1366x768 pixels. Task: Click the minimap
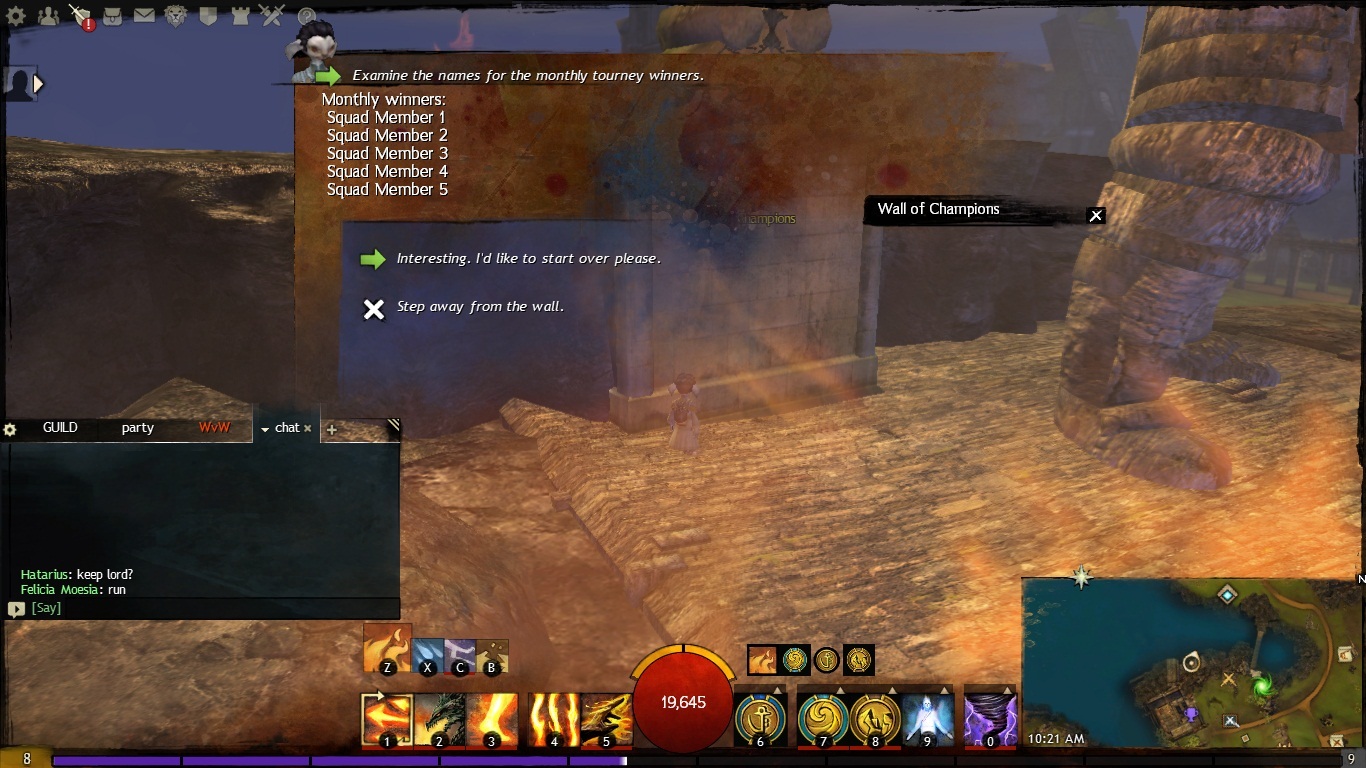click(x=1190, y=660)
